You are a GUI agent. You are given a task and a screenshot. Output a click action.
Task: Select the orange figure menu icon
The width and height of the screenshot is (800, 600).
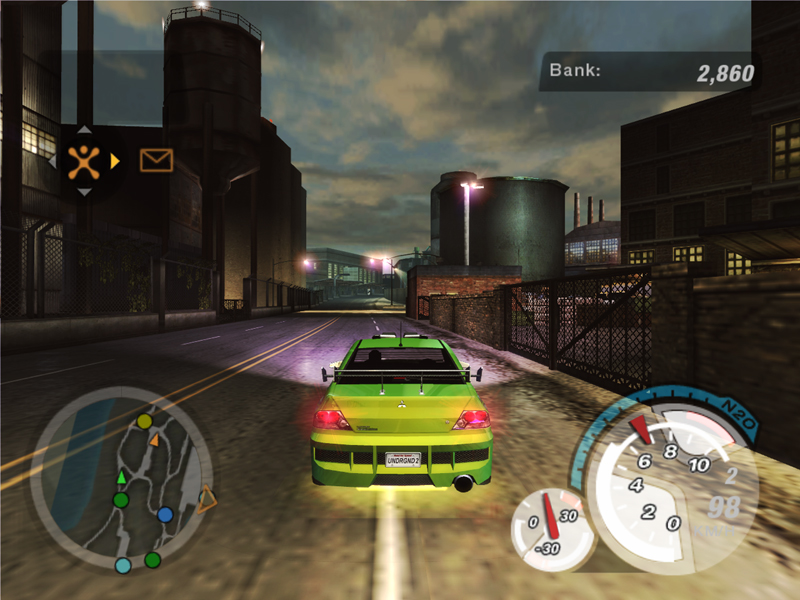[x=84, y=160]
